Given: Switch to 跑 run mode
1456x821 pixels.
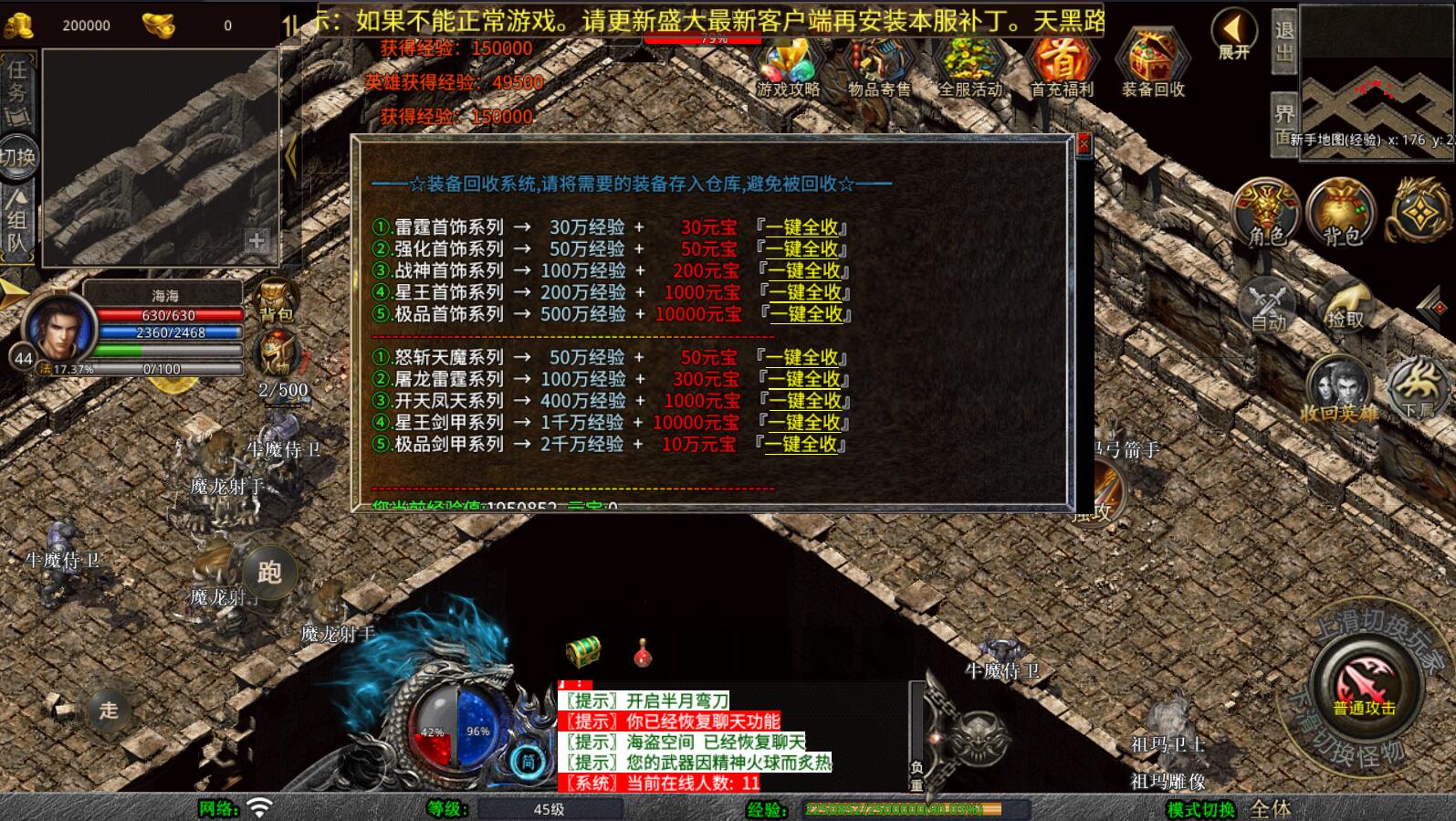Looking at the screenshot, I should [268, 573].
